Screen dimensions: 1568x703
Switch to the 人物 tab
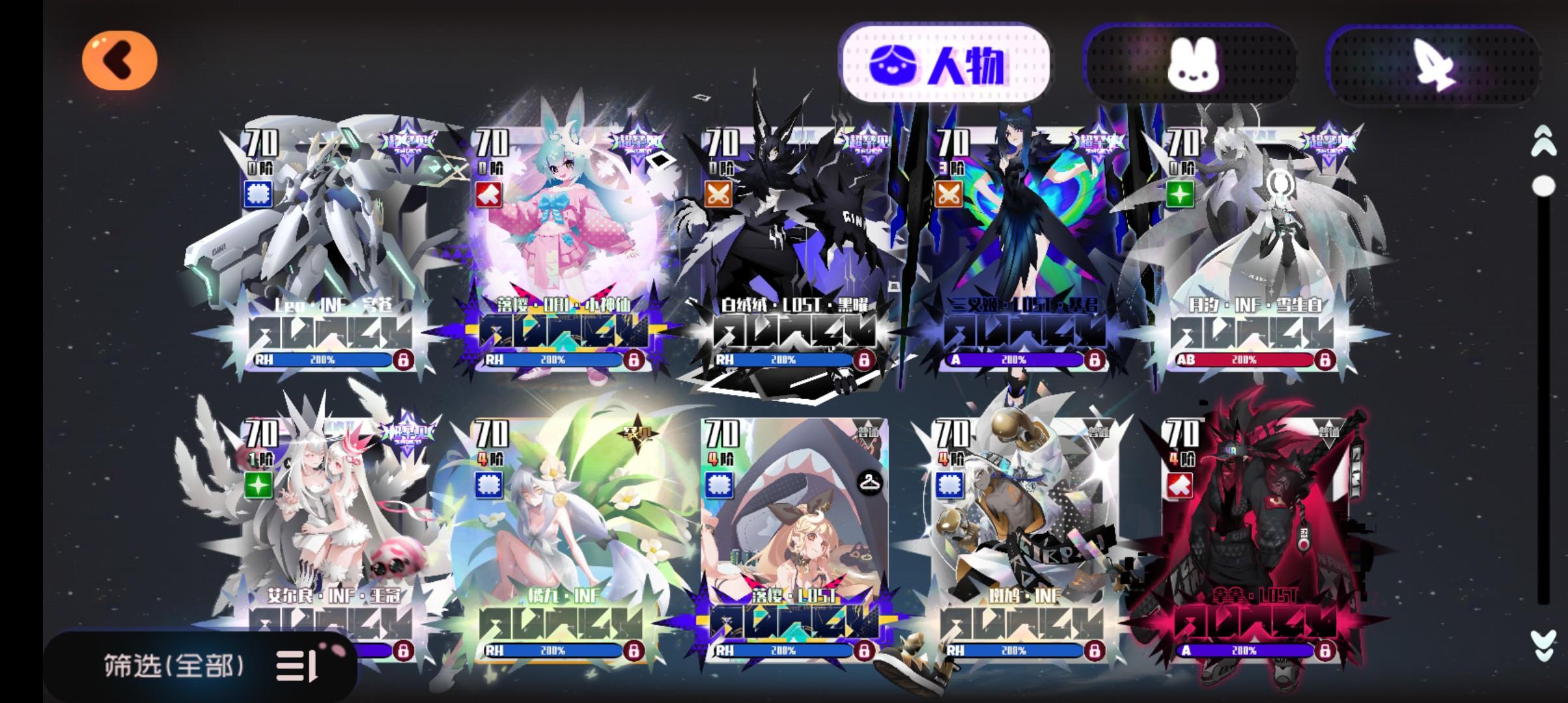[945, 59]
